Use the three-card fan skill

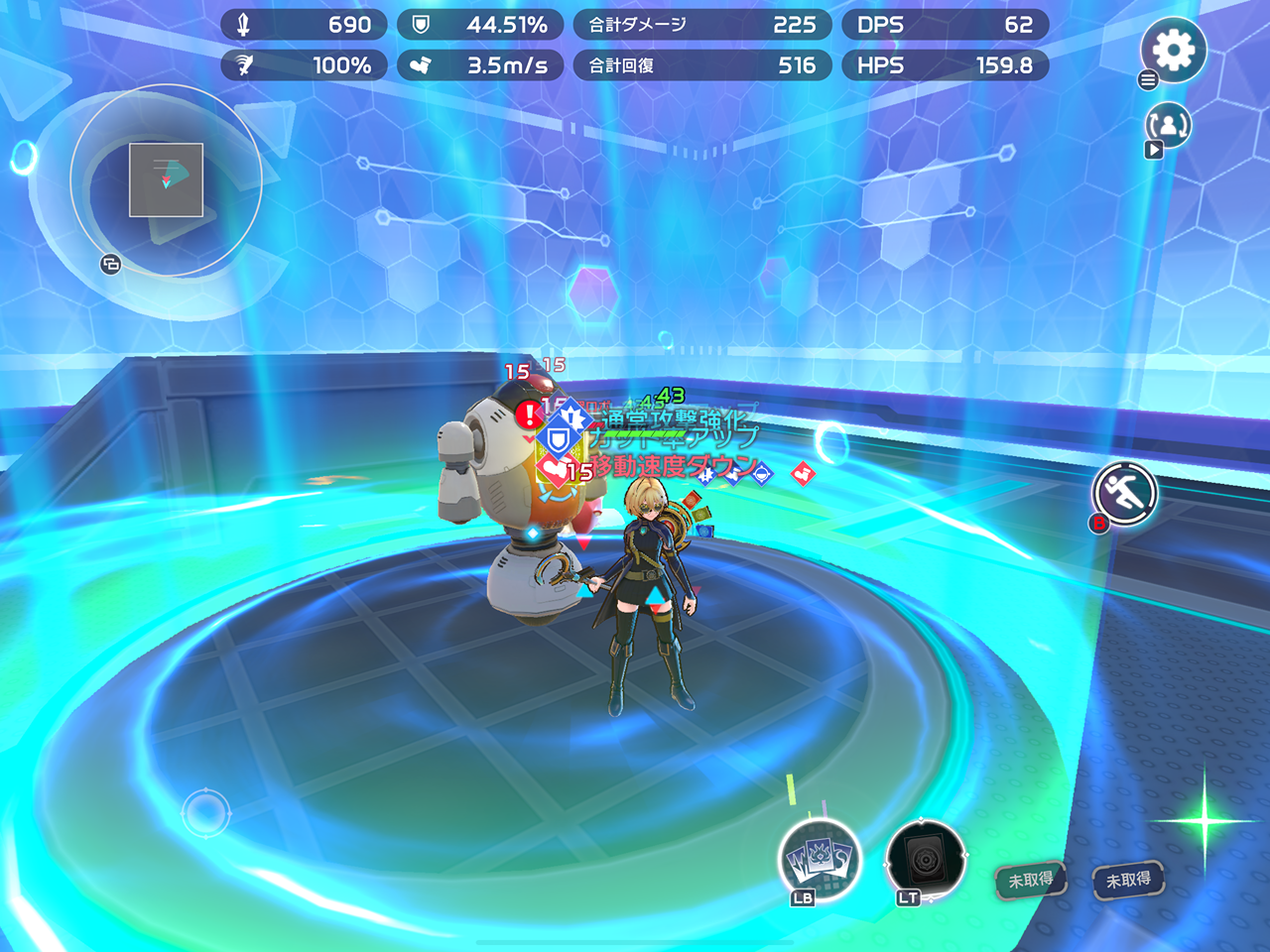click(820, 859)
